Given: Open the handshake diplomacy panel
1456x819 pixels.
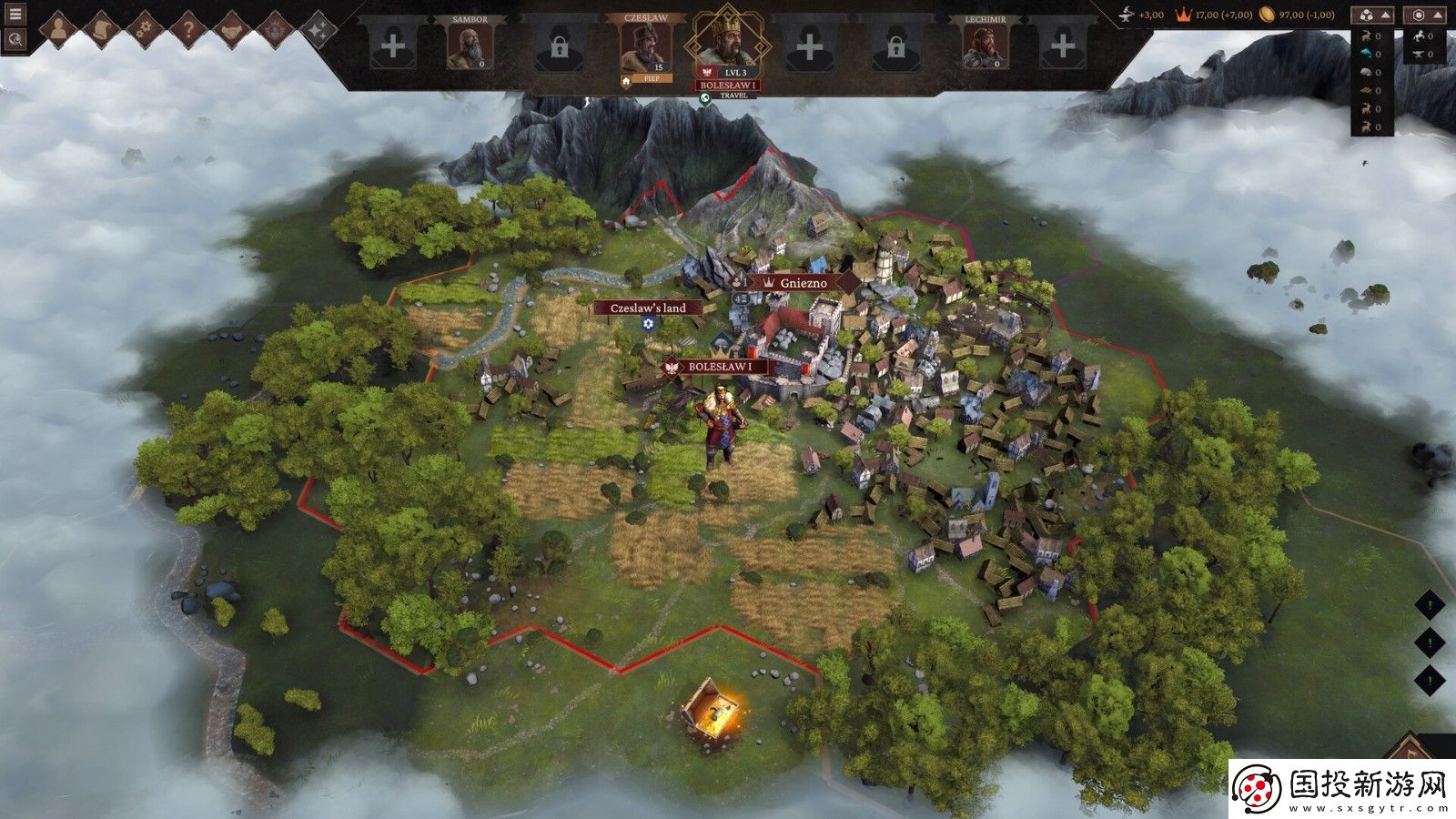Looking at the screenshot, I should tap(231, 30).
